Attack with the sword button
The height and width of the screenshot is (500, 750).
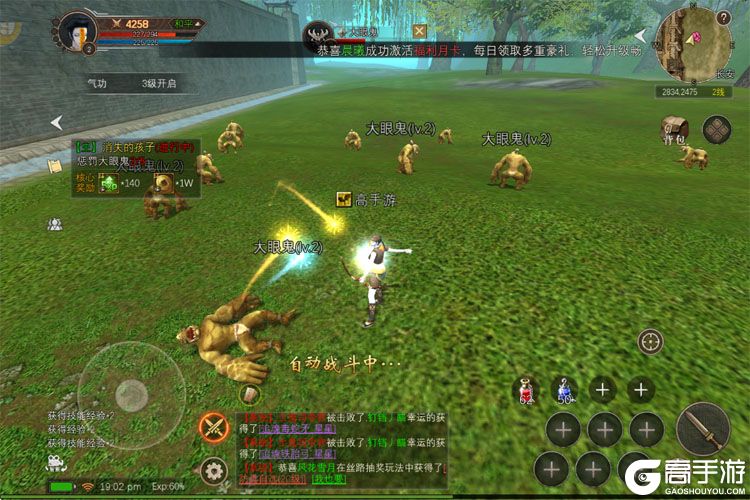click(702, 427)
